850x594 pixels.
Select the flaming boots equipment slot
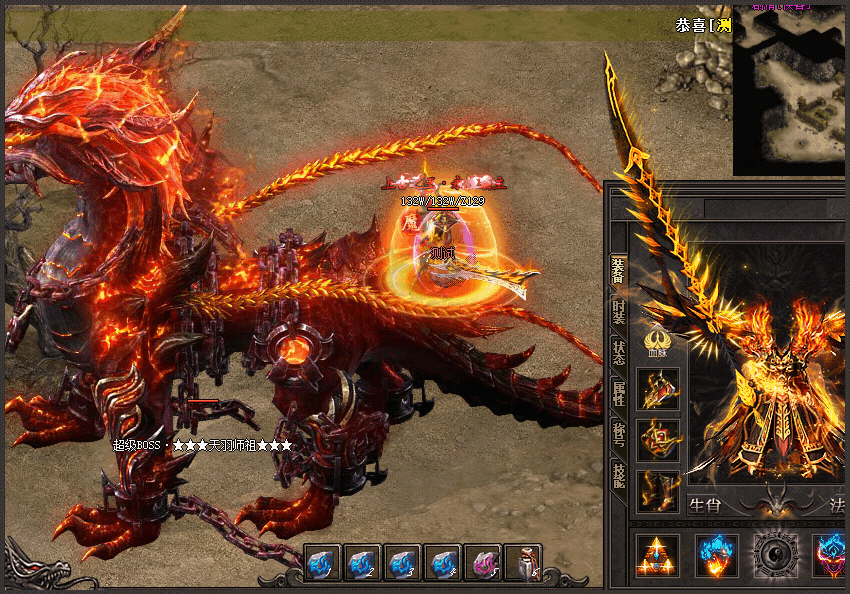(658, 491)
